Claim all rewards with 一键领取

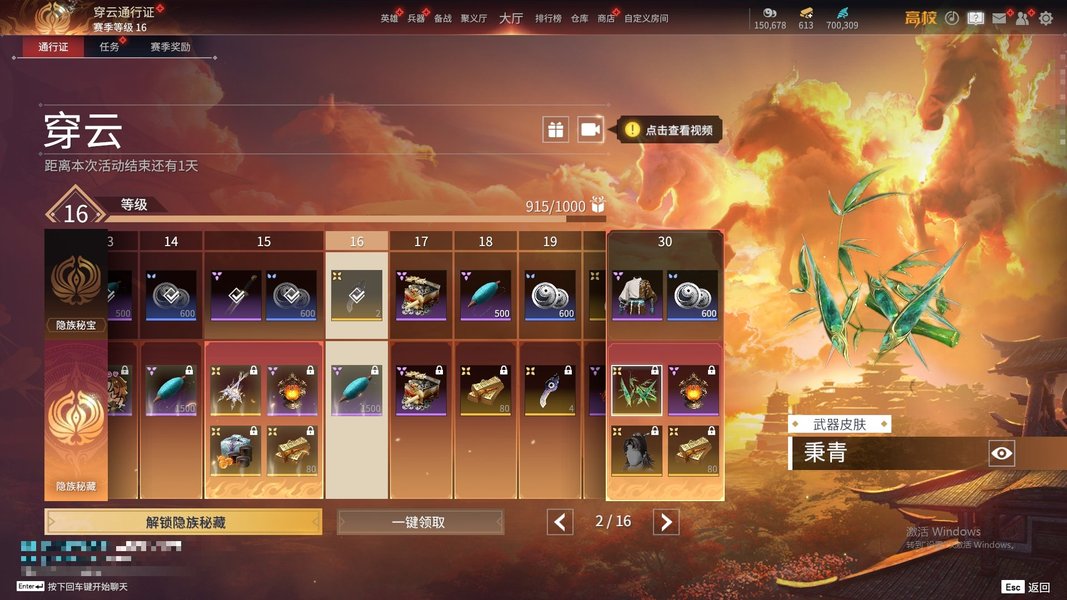[x=419, y=522]
